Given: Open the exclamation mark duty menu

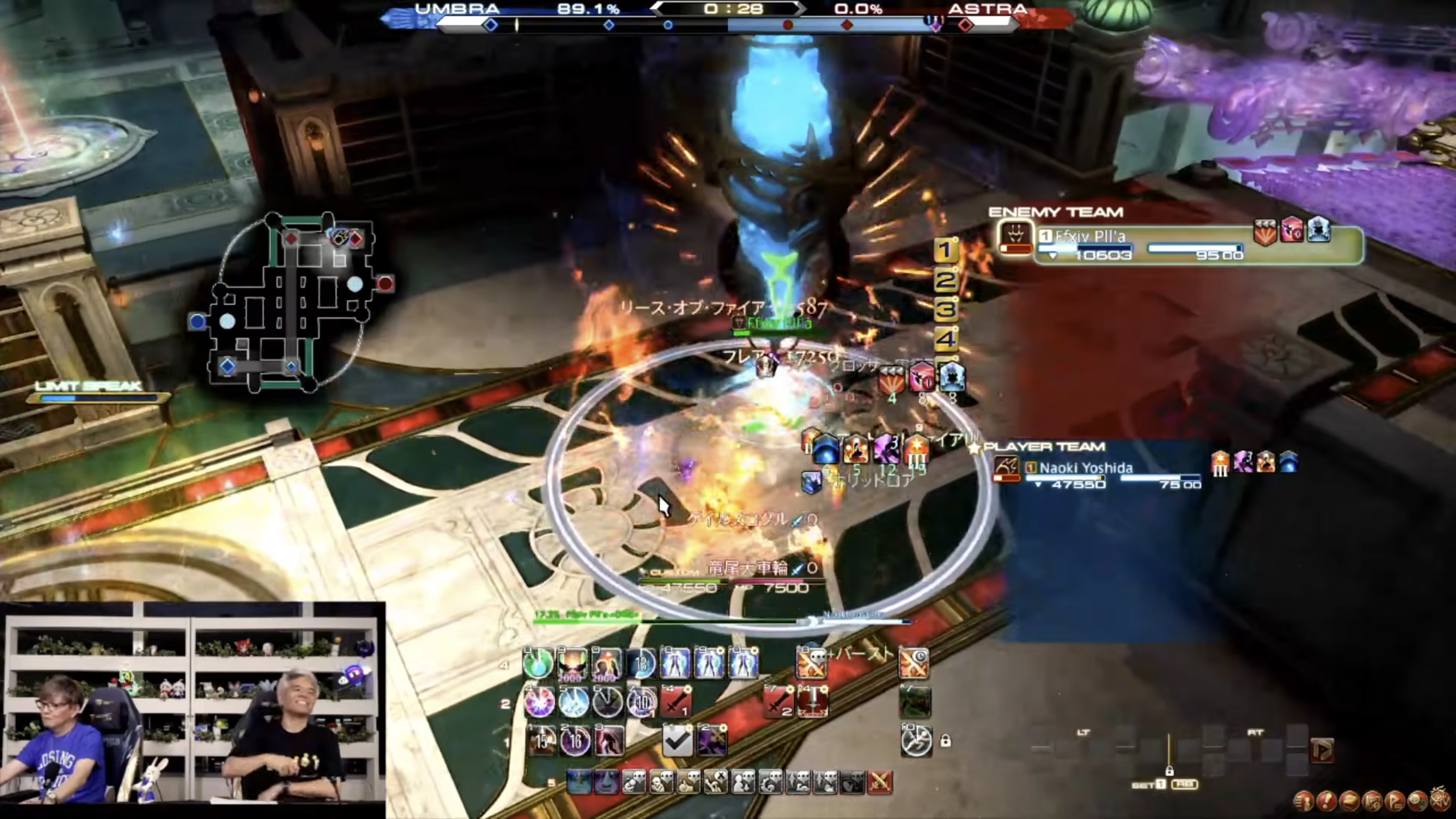Looking at the screenshot, I should click(x=1327, y=801).
